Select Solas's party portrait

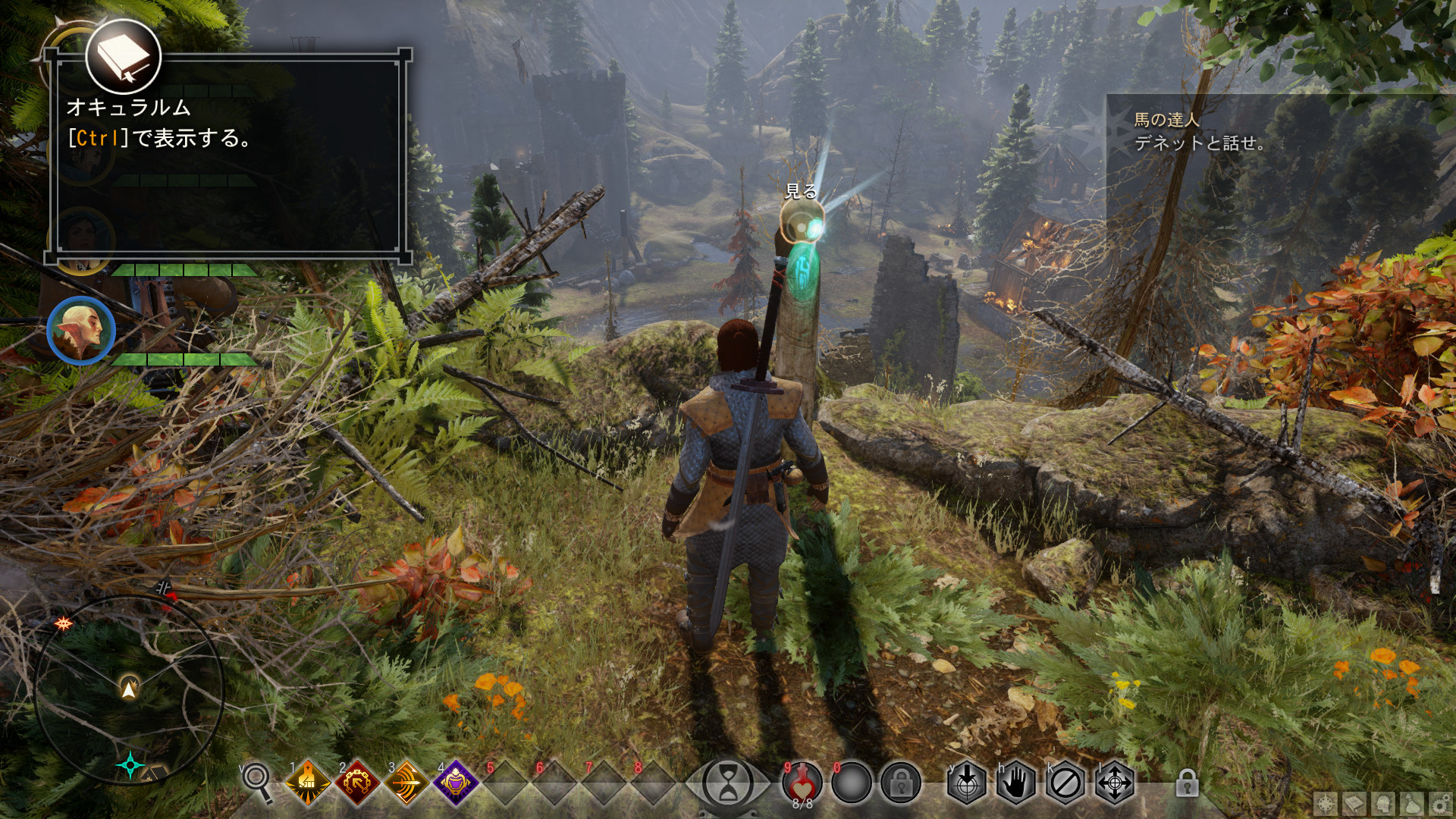click(80, 331)
